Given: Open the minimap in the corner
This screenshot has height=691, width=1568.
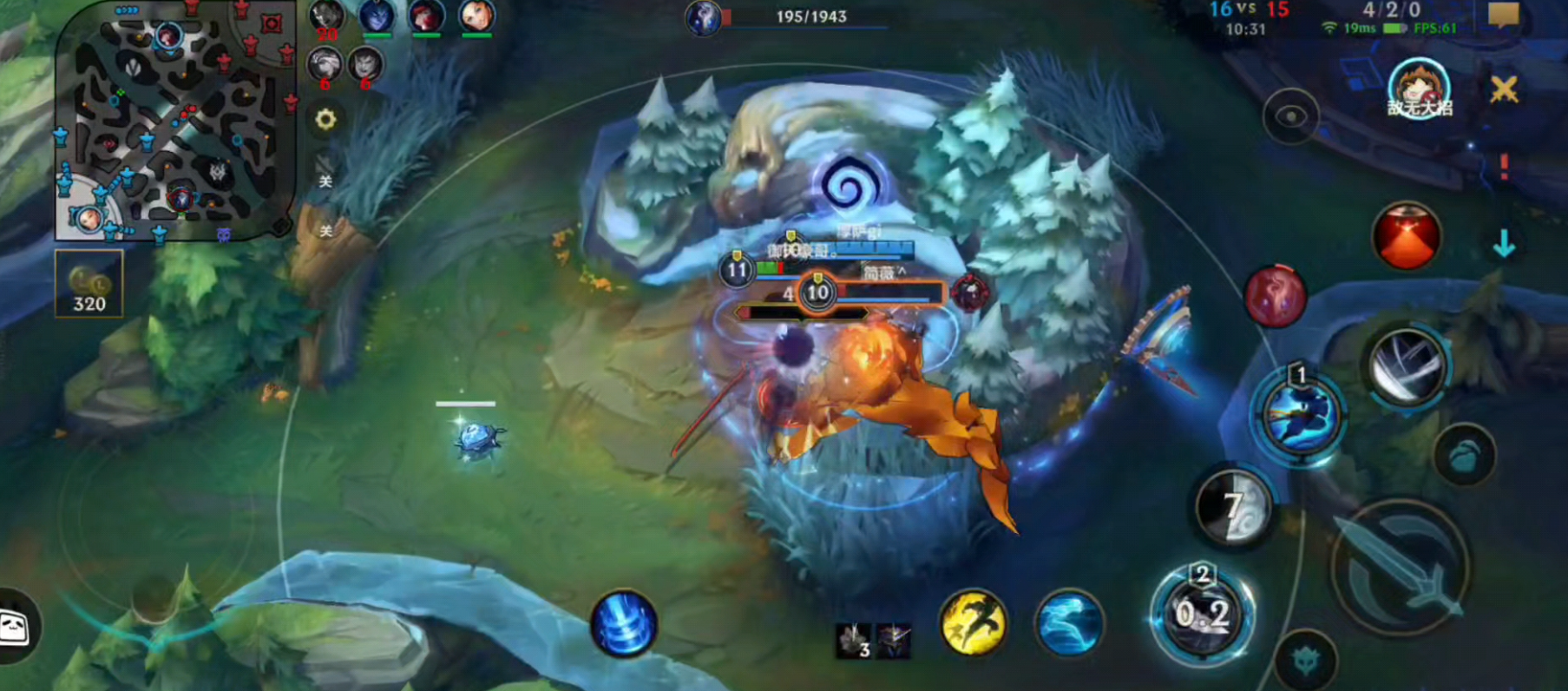Looking at the screenshot, I should tap(169, 122).
